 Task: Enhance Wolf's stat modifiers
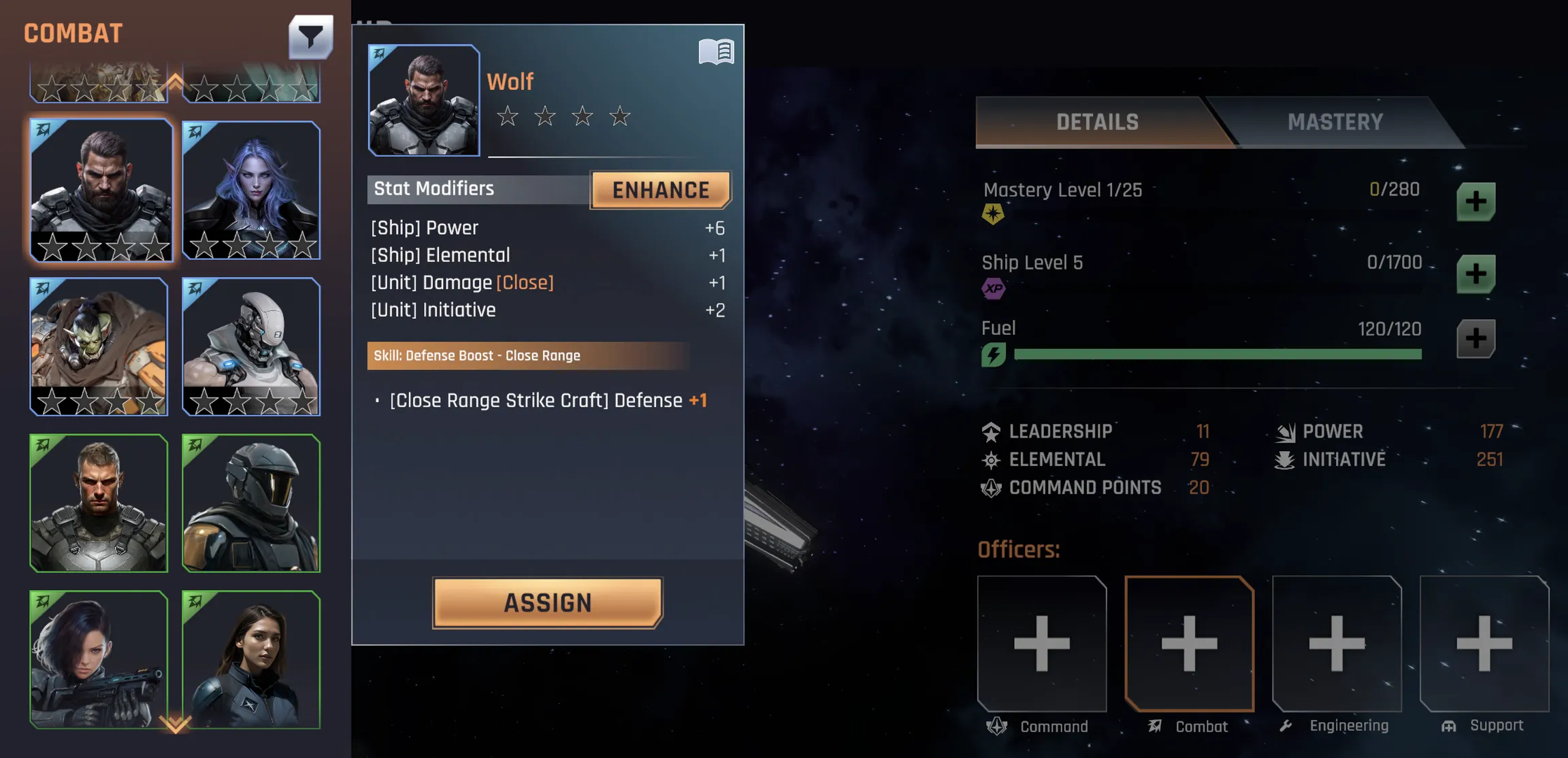click(660, 190)
